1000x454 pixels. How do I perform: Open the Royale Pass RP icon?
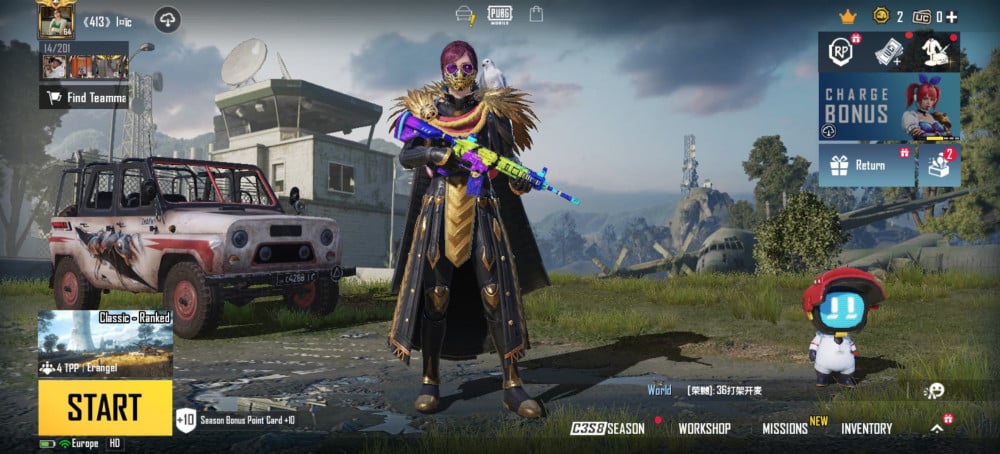[841, 52]
